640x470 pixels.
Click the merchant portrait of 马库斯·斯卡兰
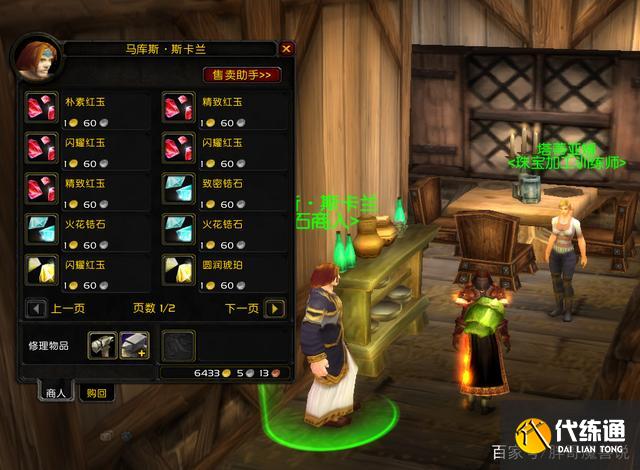point(30,60)
